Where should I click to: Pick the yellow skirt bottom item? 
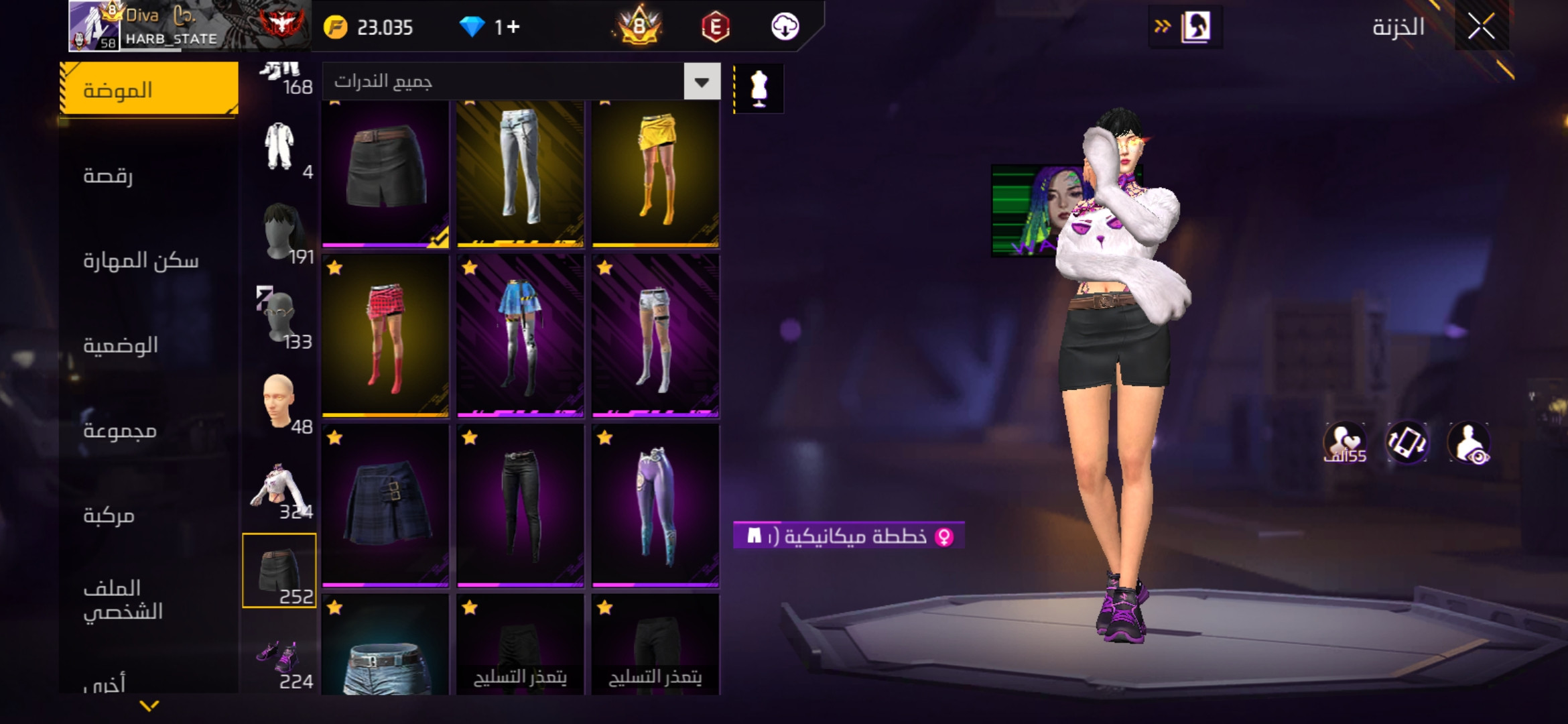tap(655, 172)
